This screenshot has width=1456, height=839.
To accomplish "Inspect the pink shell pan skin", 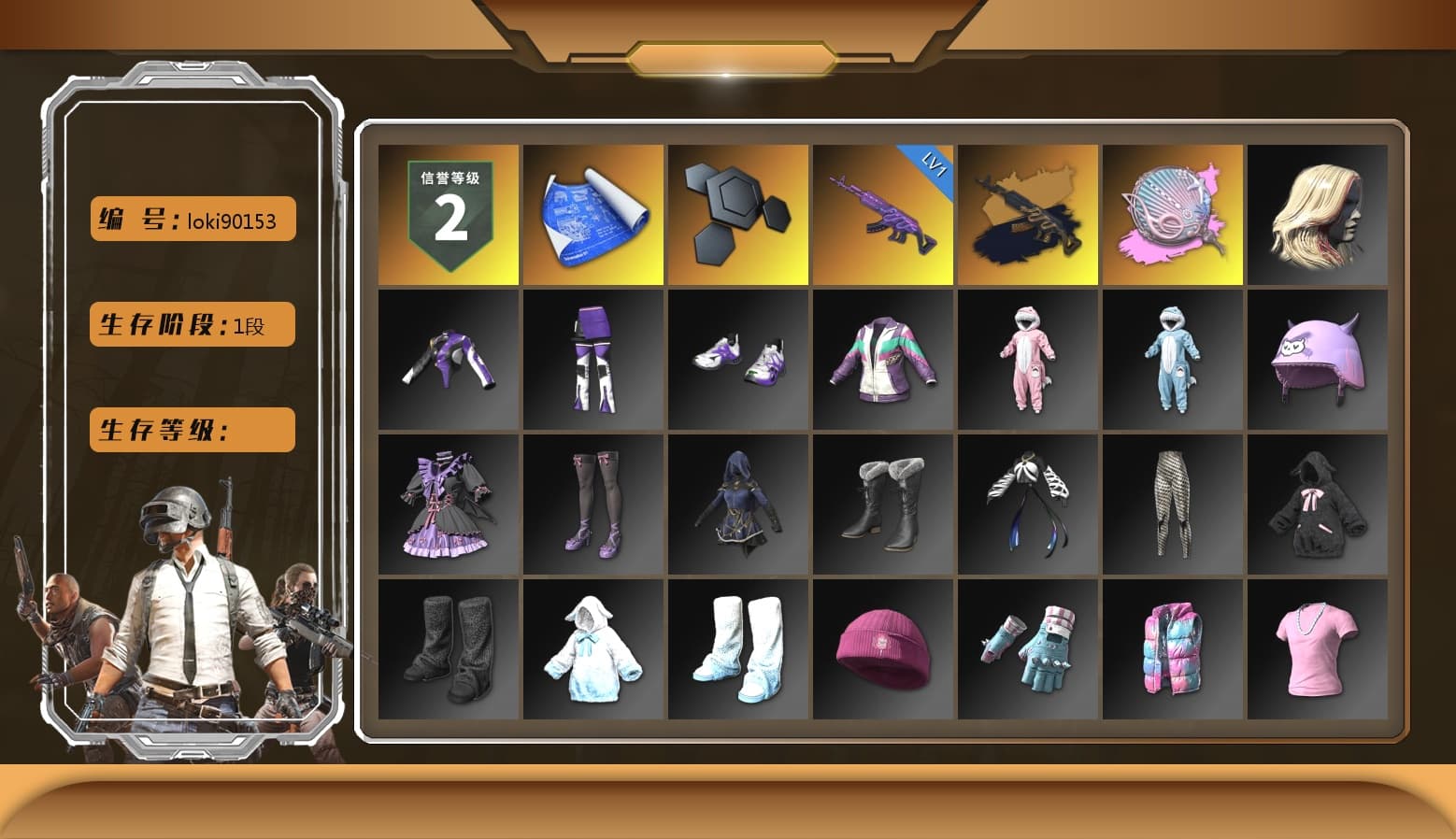I will (1173, 213).
